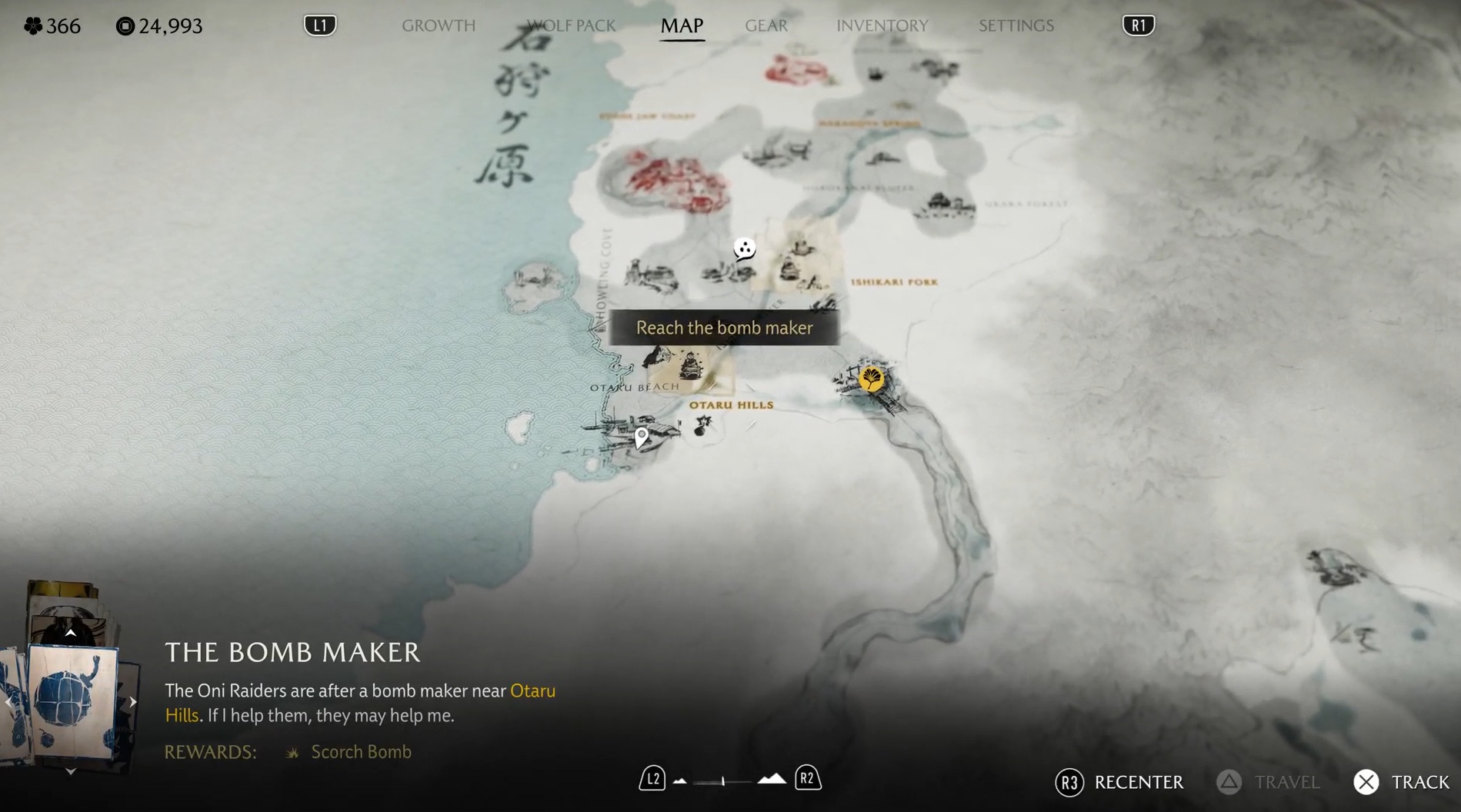
Task: Recenter the map view
Action: (1119, 782)
